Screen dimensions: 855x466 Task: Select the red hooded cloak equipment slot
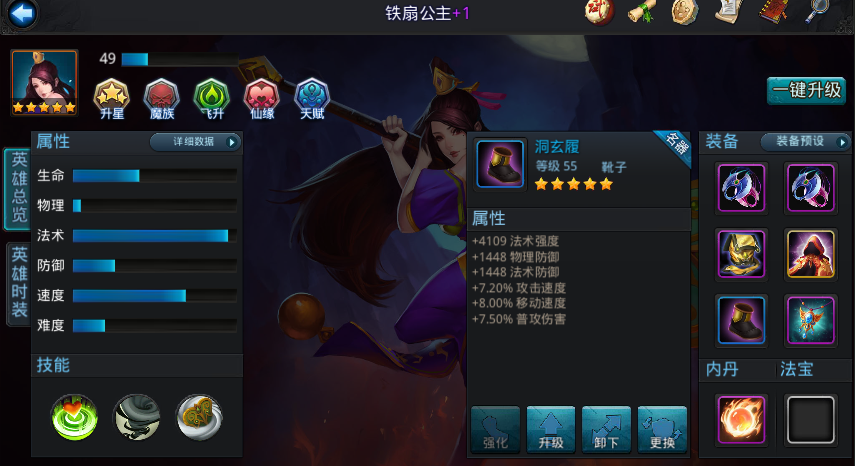[x=811, y=254]
